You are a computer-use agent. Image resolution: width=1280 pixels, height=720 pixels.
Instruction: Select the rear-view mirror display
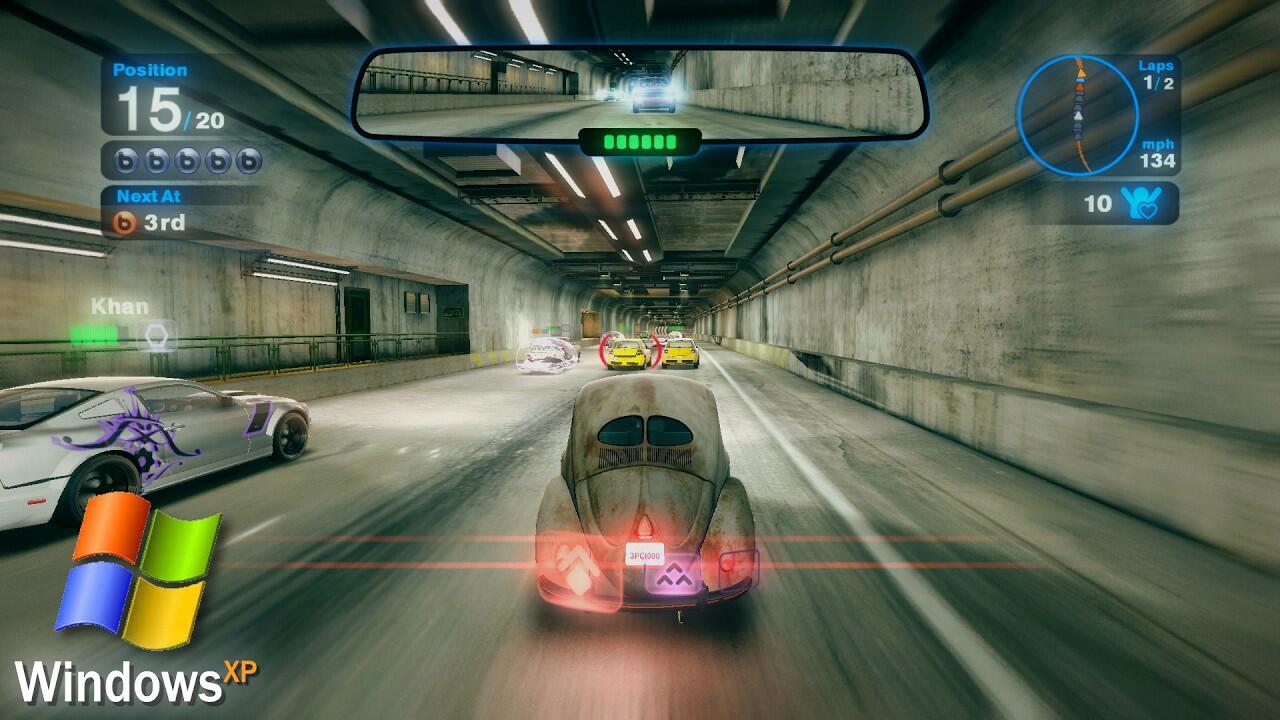tap(640, 93)
